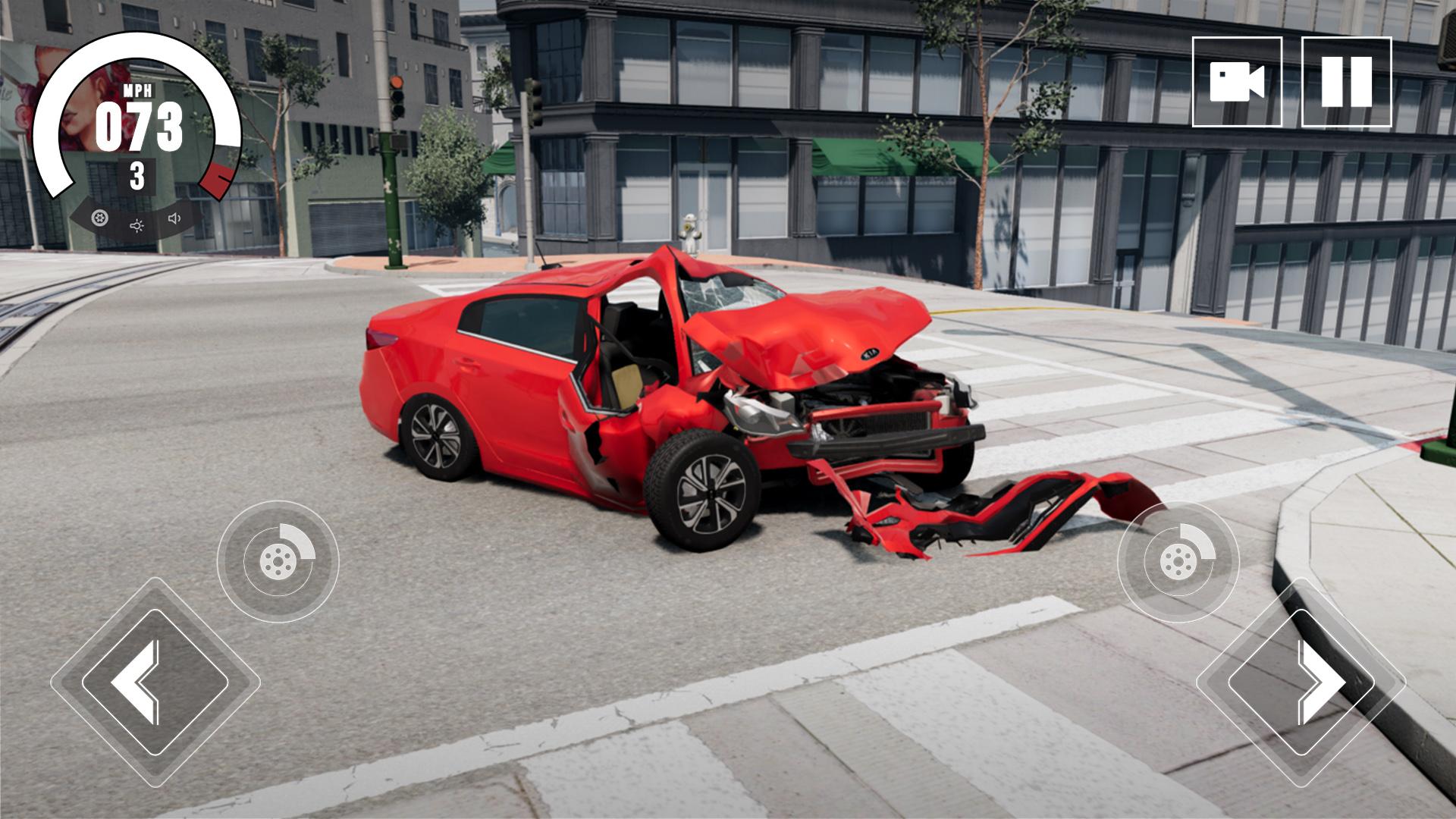The image size is (1456, 819).
Task: Tap the disc pedal above the left steering arrow
Action: pos(278,562)
